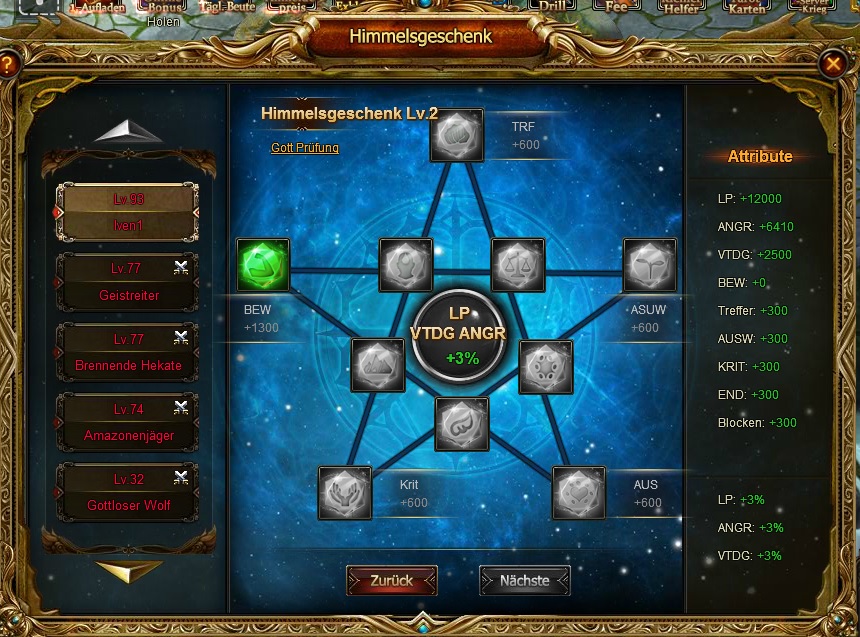Click the Zurück button
The width and height of the screenshot is (860, 637).
(392, 580)
